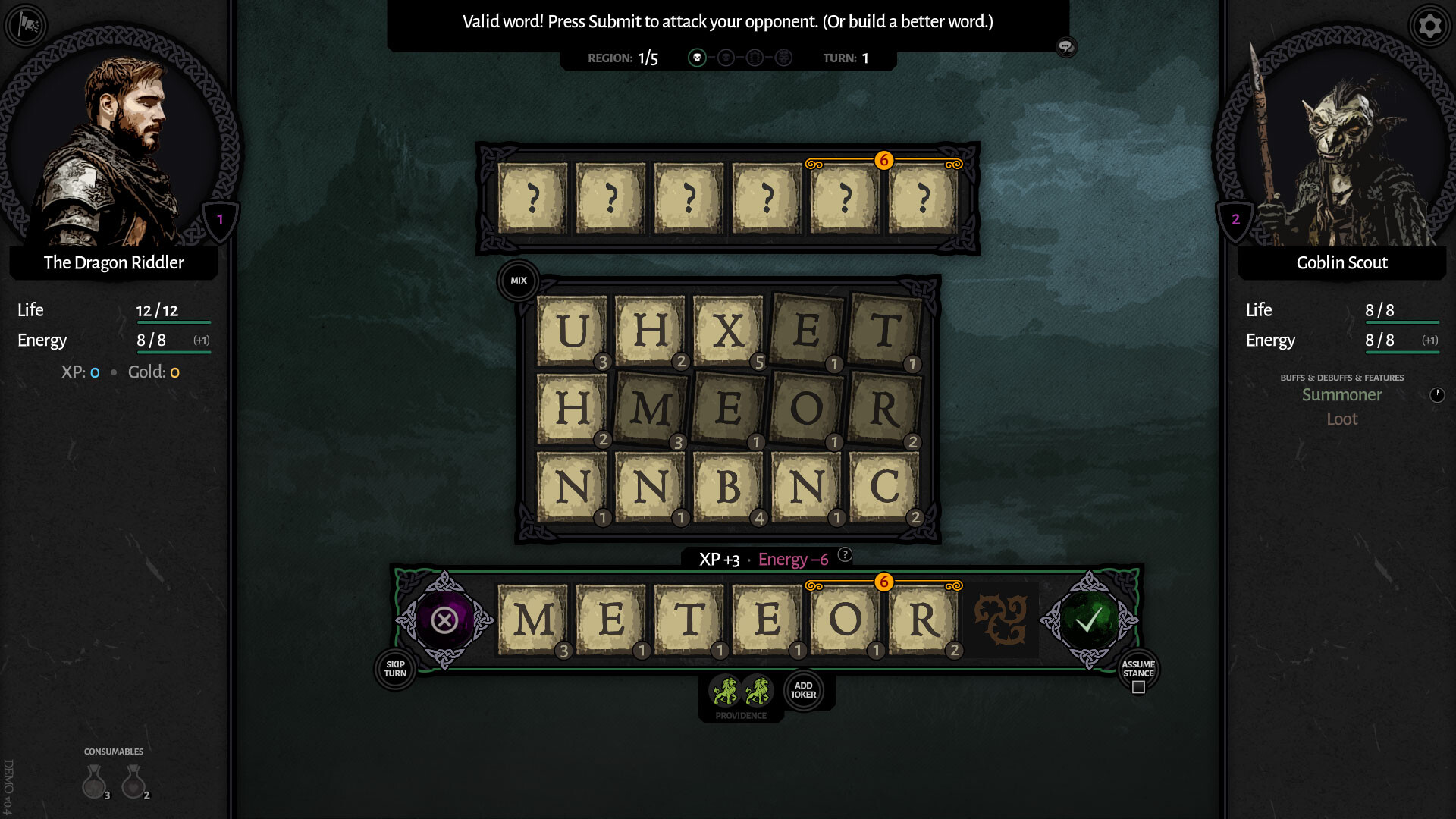1456x819 pixels.
Task: Select the right potion flask
Action: 135,783
